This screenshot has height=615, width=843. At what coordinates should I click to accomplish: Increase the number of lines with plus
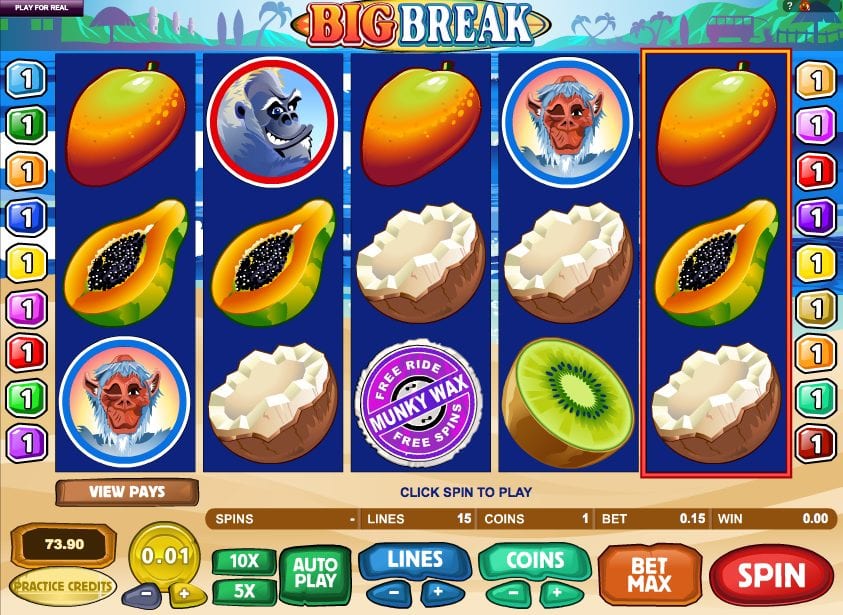point(436,591)
